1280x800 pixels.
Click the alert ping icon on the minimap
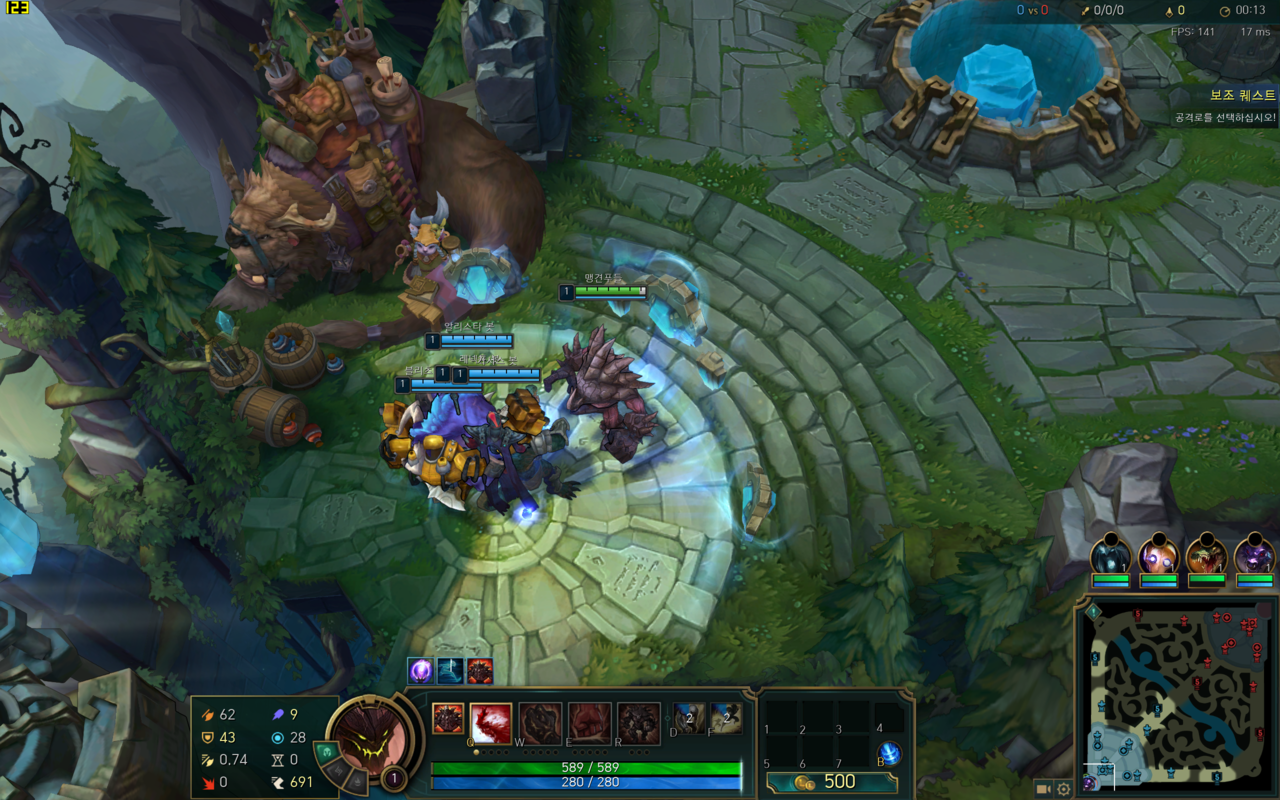[x=1093, y=611]
